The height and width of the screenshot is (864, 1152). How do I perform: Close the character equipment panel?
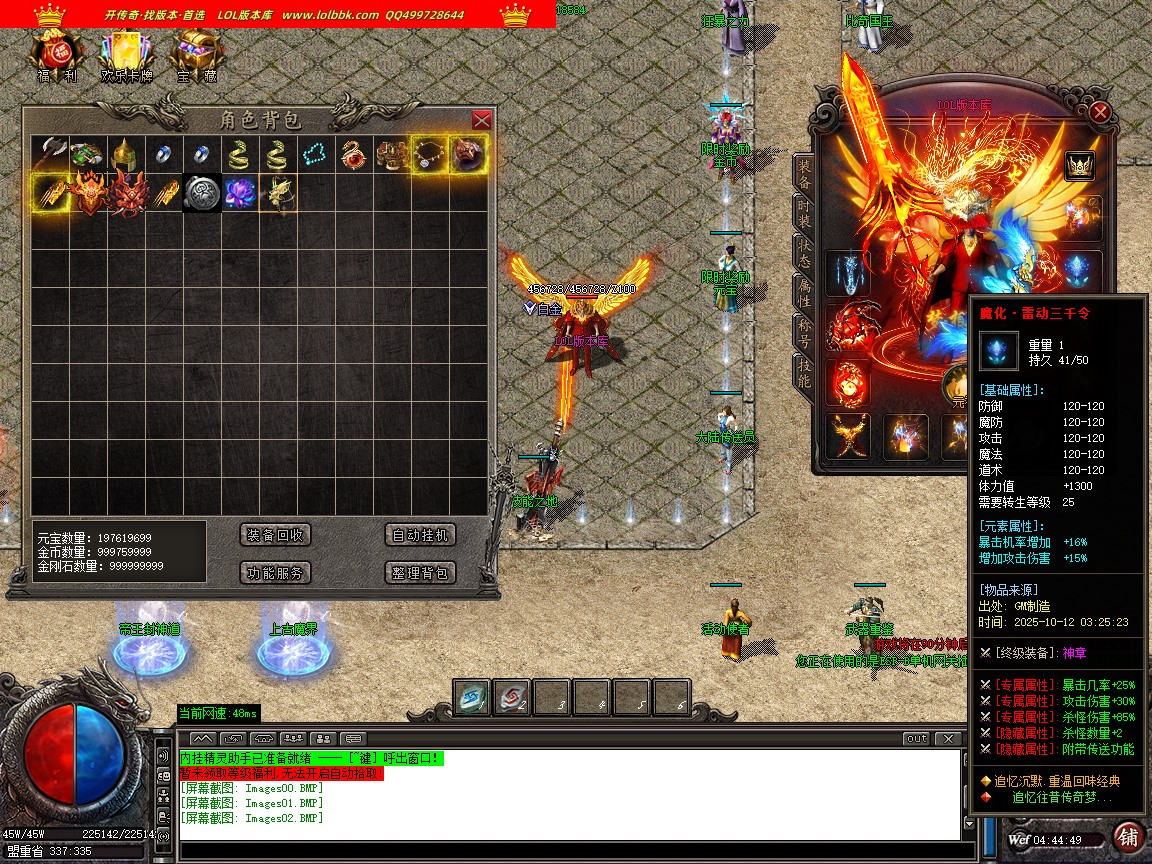(1100, 112)
